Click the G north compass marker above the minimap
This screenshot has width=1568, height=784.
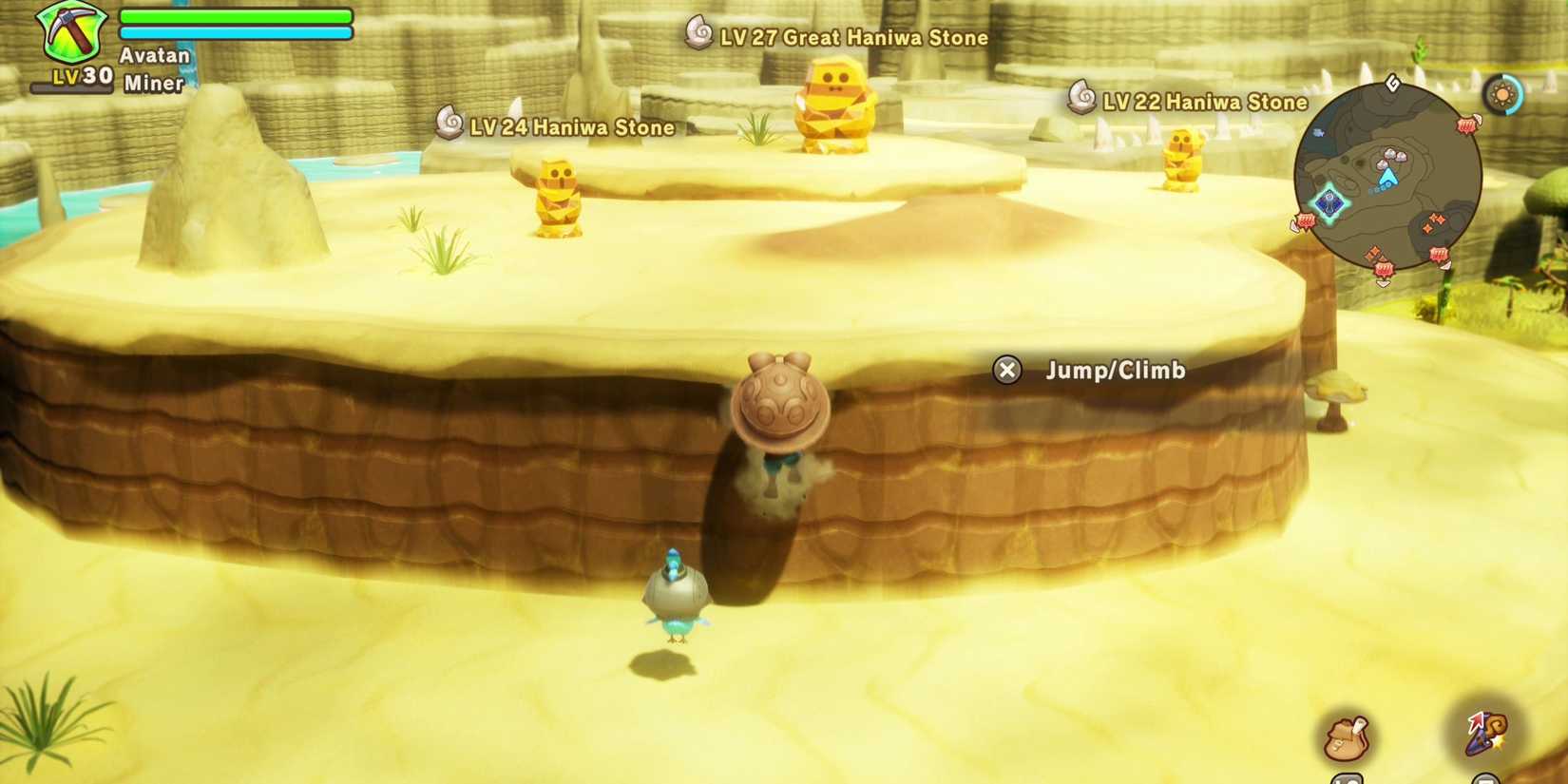[x=1391, y=84]
